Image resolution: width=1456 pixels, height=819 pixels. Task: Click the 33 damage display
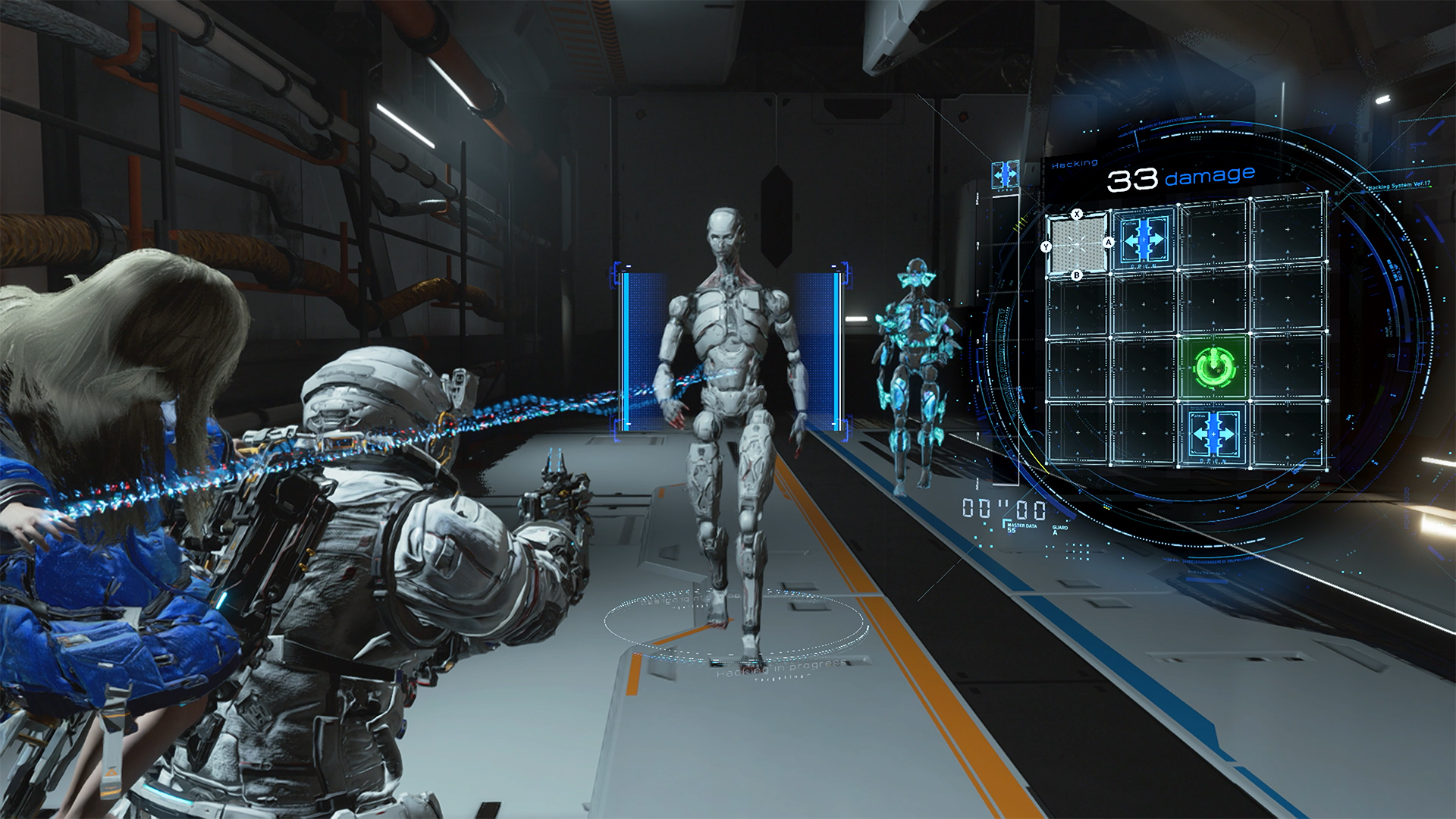tap(1180, 179)
